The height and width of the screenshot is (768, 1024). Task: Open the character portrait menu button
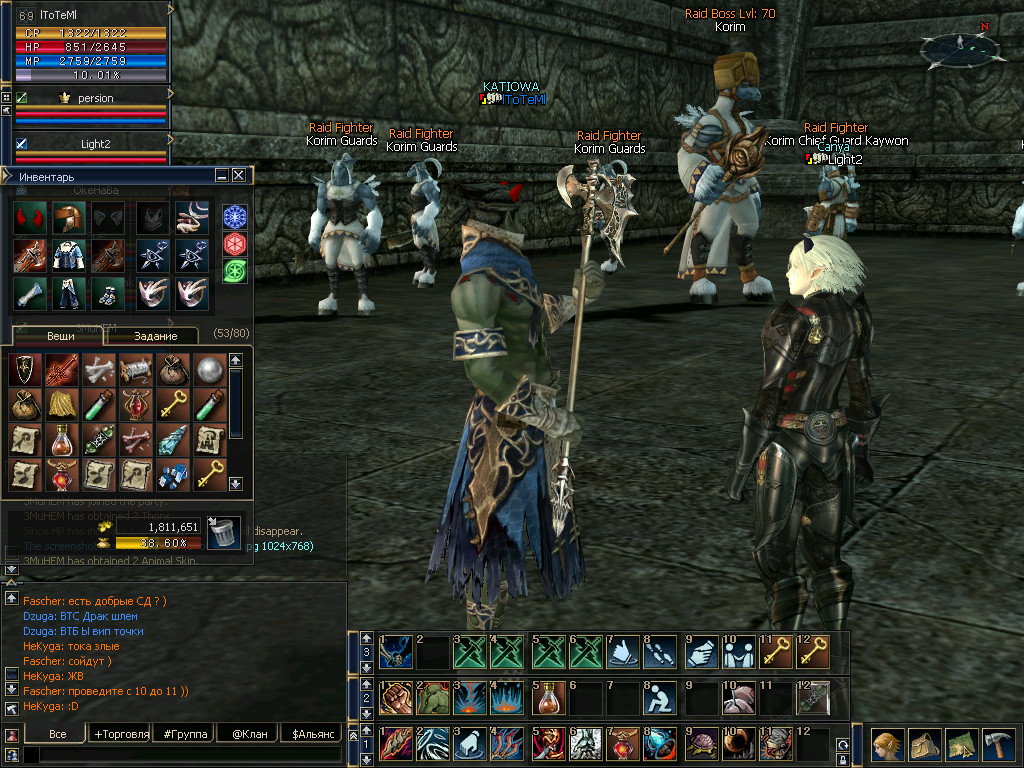pos(887,744)
